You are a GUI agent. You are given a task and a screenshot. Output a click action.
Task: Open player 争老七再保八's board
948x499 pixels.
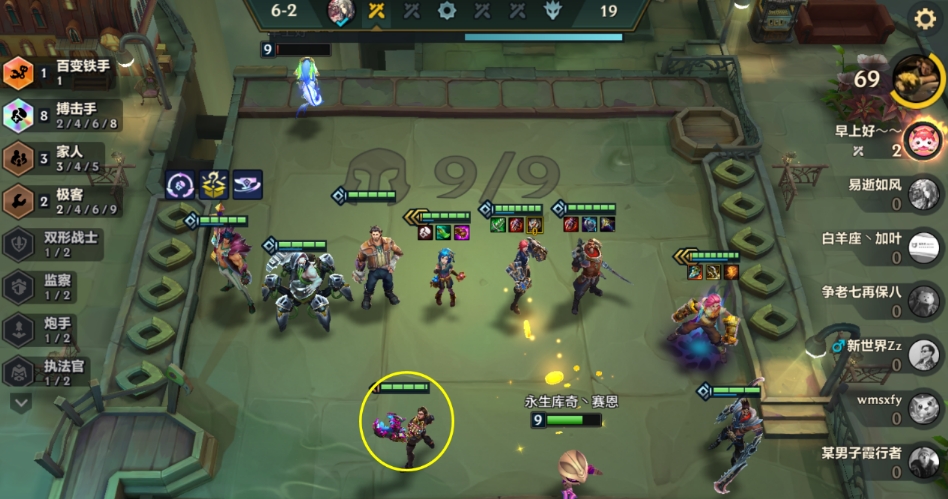[x=922, y=301]
